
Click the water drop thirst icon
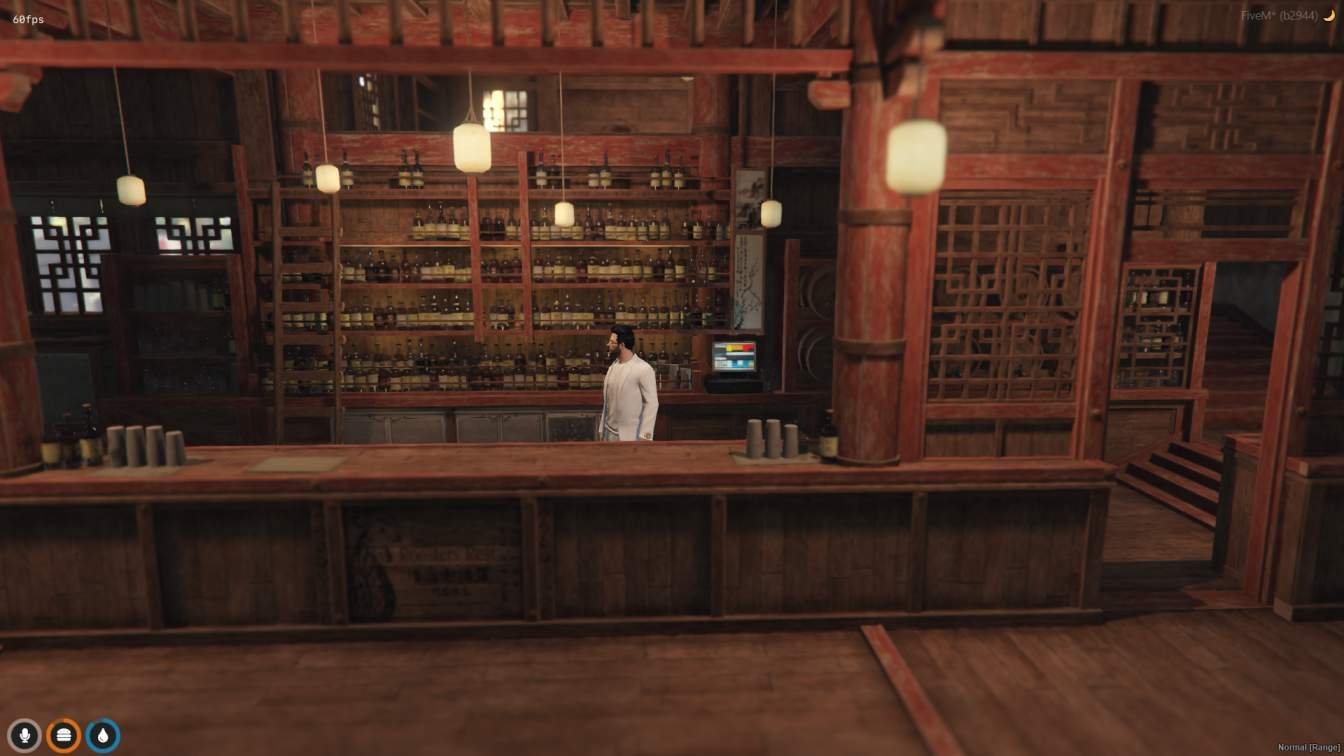103,736
